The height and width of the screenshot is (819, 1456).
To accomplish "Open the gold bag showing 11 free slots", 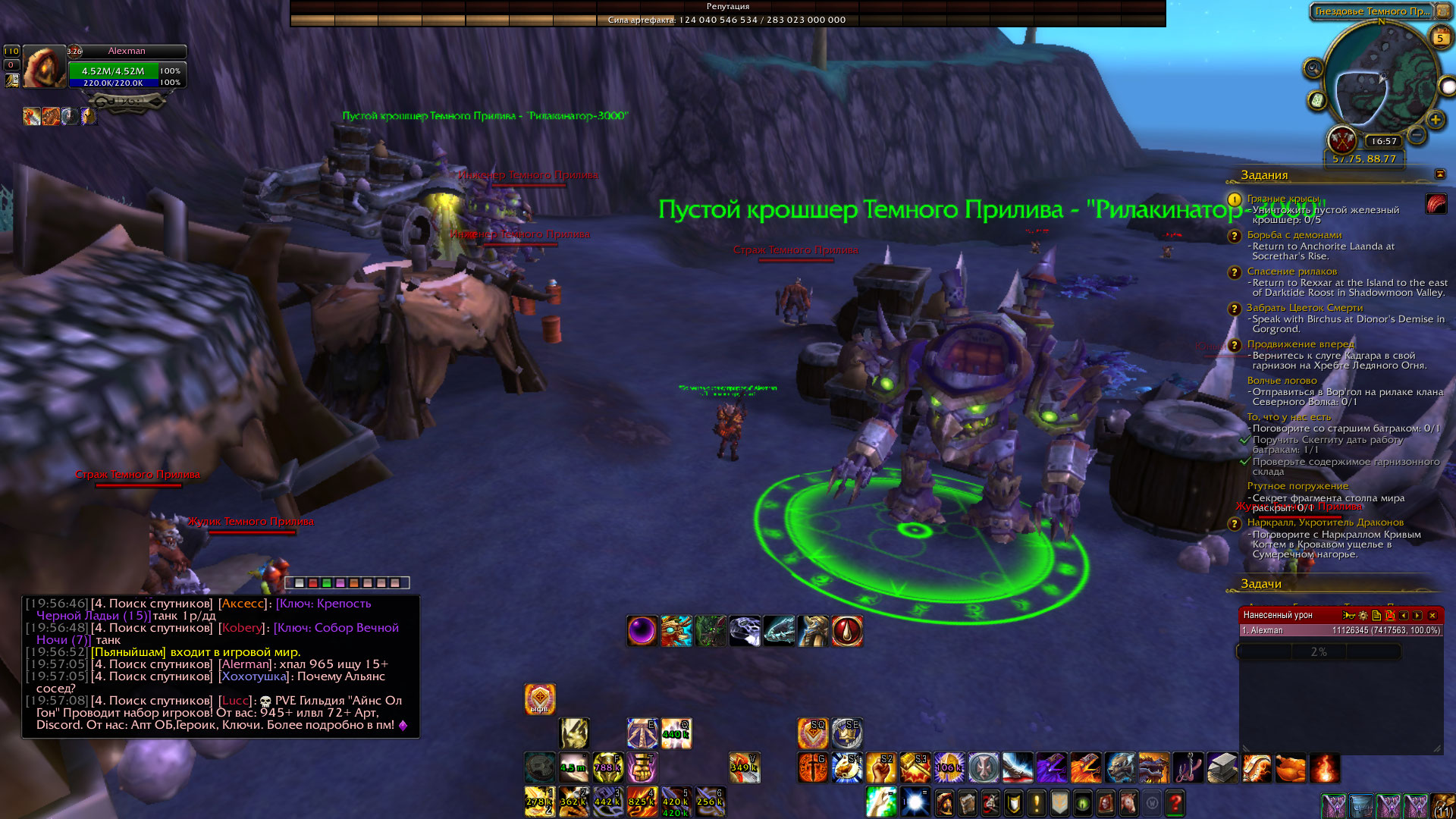I will (x=1442, y=805).
